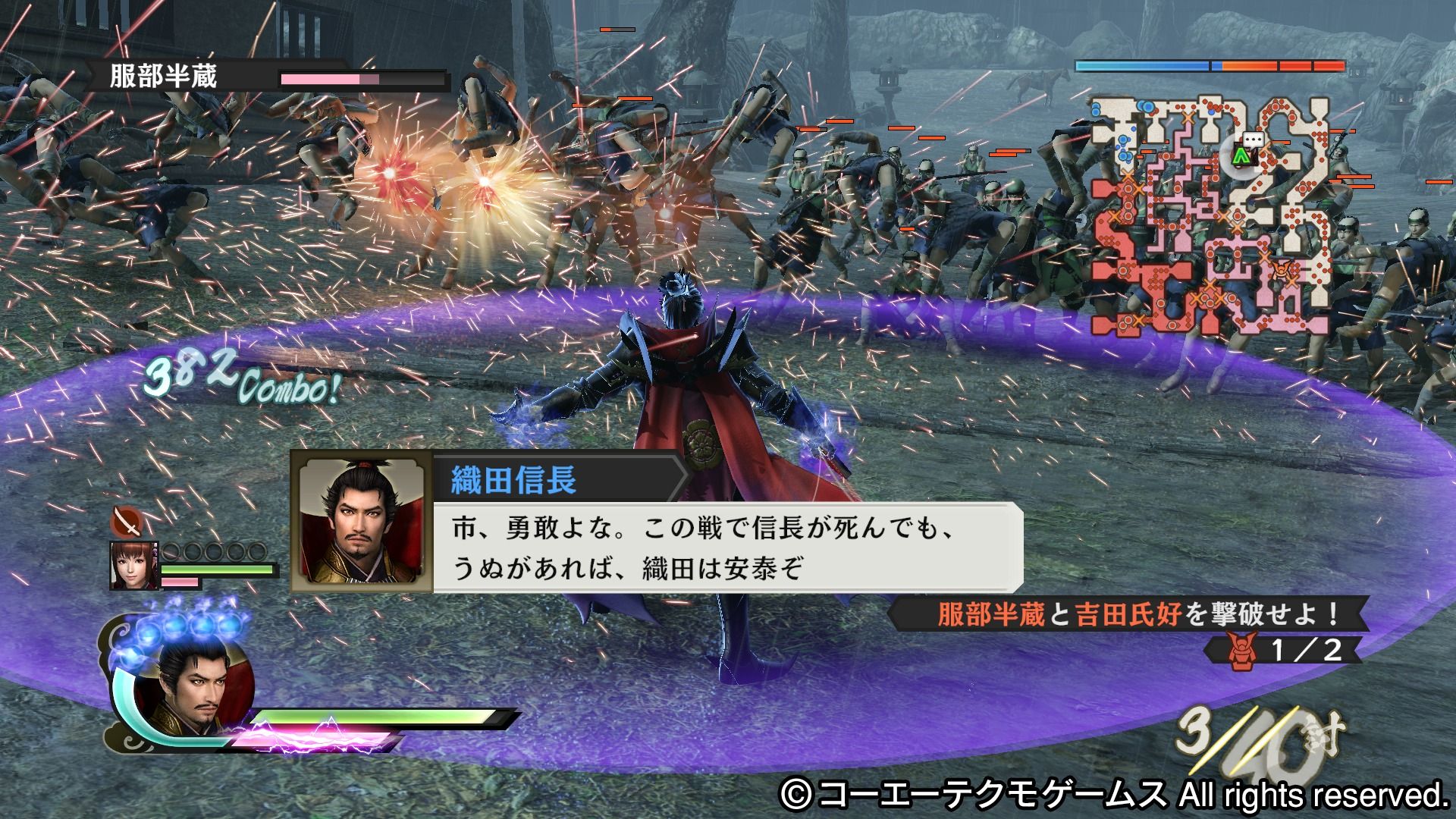Select the 服部半蔵 enemy name plate
The image size is (1456, 819).
164,77
